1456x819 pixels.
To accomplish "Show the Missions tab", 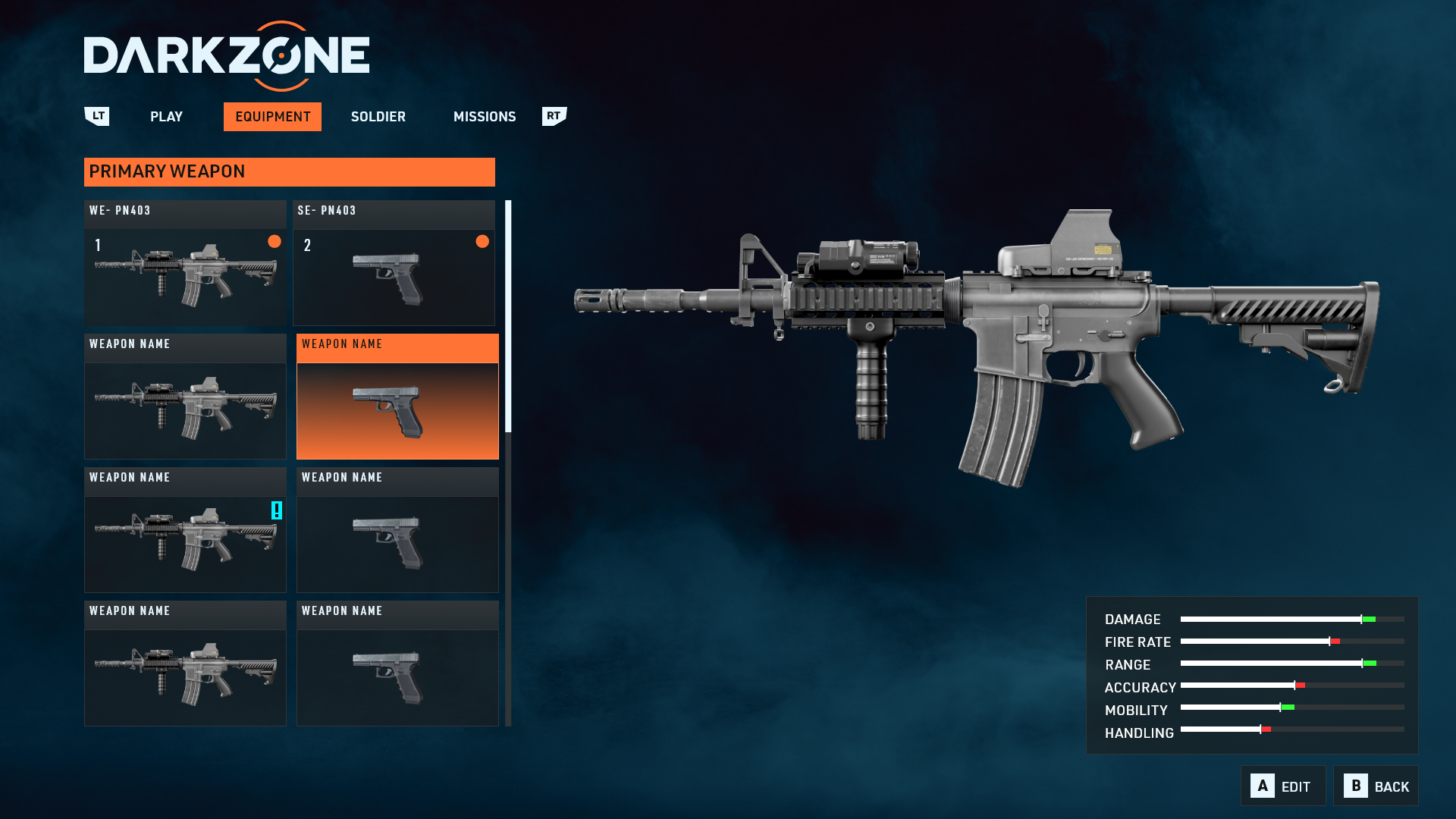I will coord(484,117).
